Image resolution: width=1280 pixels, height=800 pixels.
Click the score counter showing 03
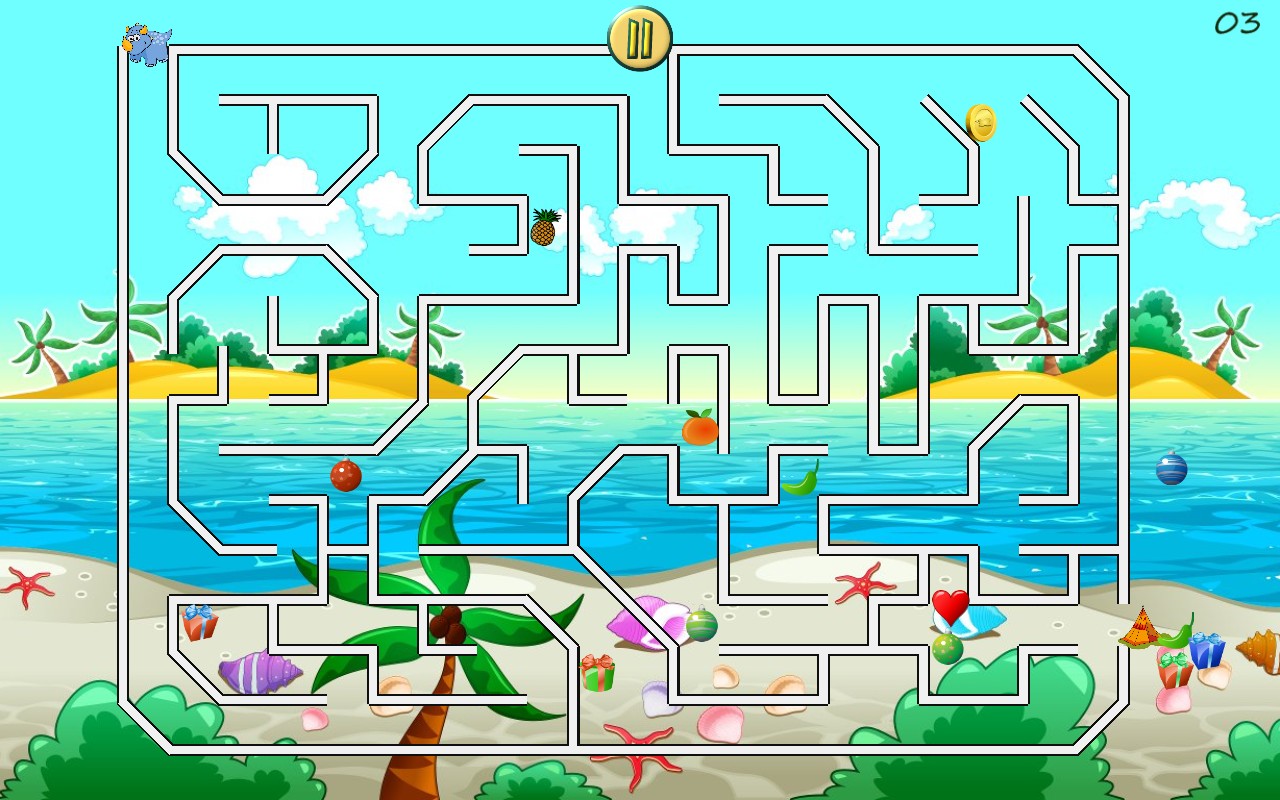[1237, 22]
